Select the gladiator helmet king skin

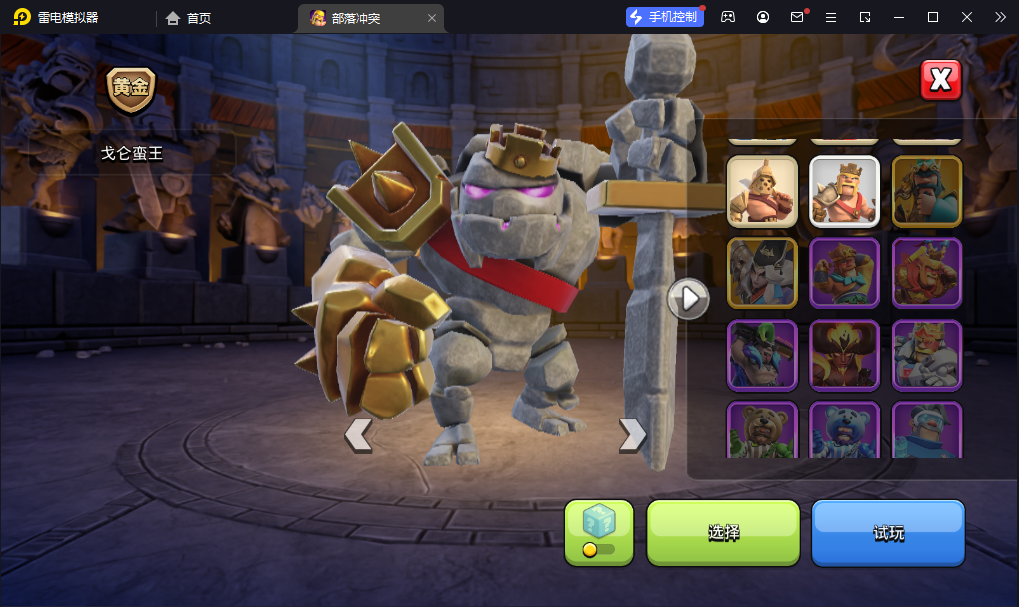pyautogui.click(x=762, y=190)
